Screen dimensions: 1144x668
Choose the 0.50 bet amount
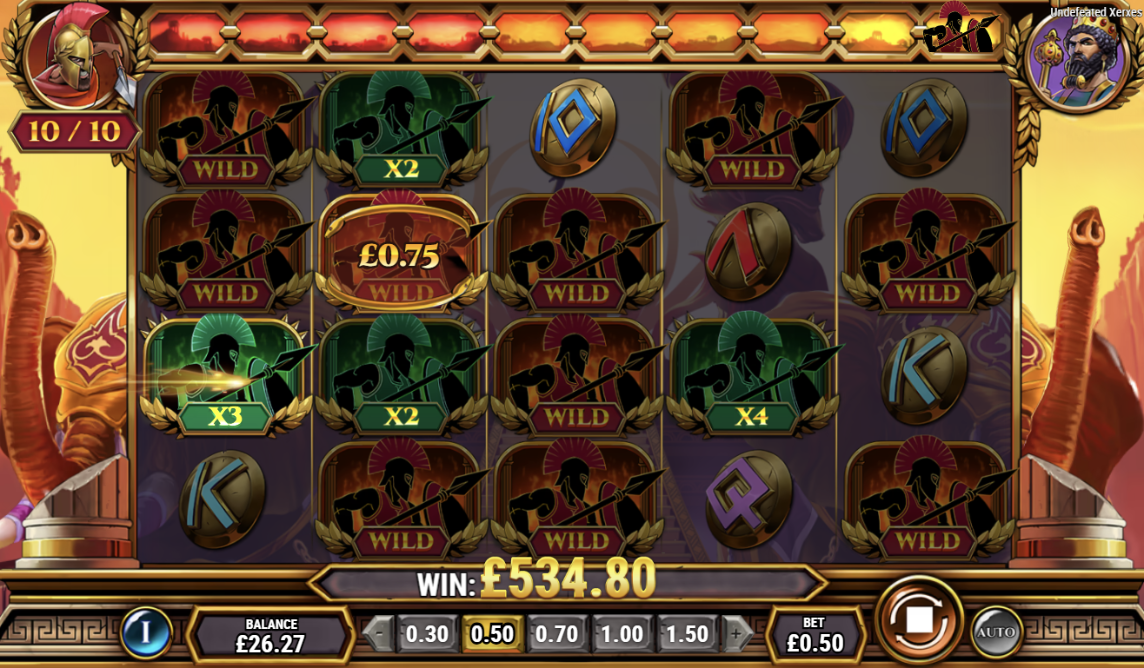tap(492, 634)
